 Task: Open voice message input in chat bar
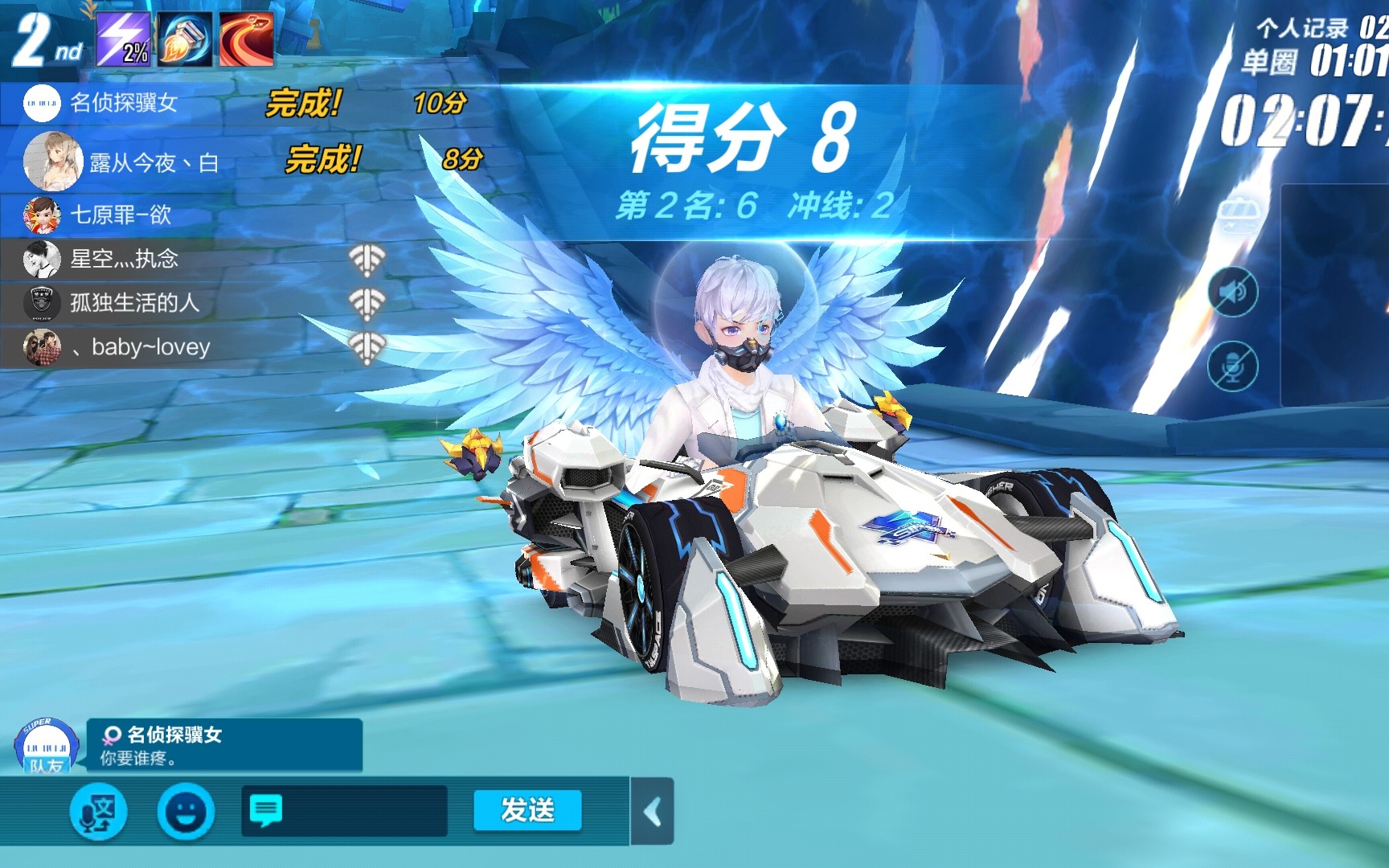(96, 812)
